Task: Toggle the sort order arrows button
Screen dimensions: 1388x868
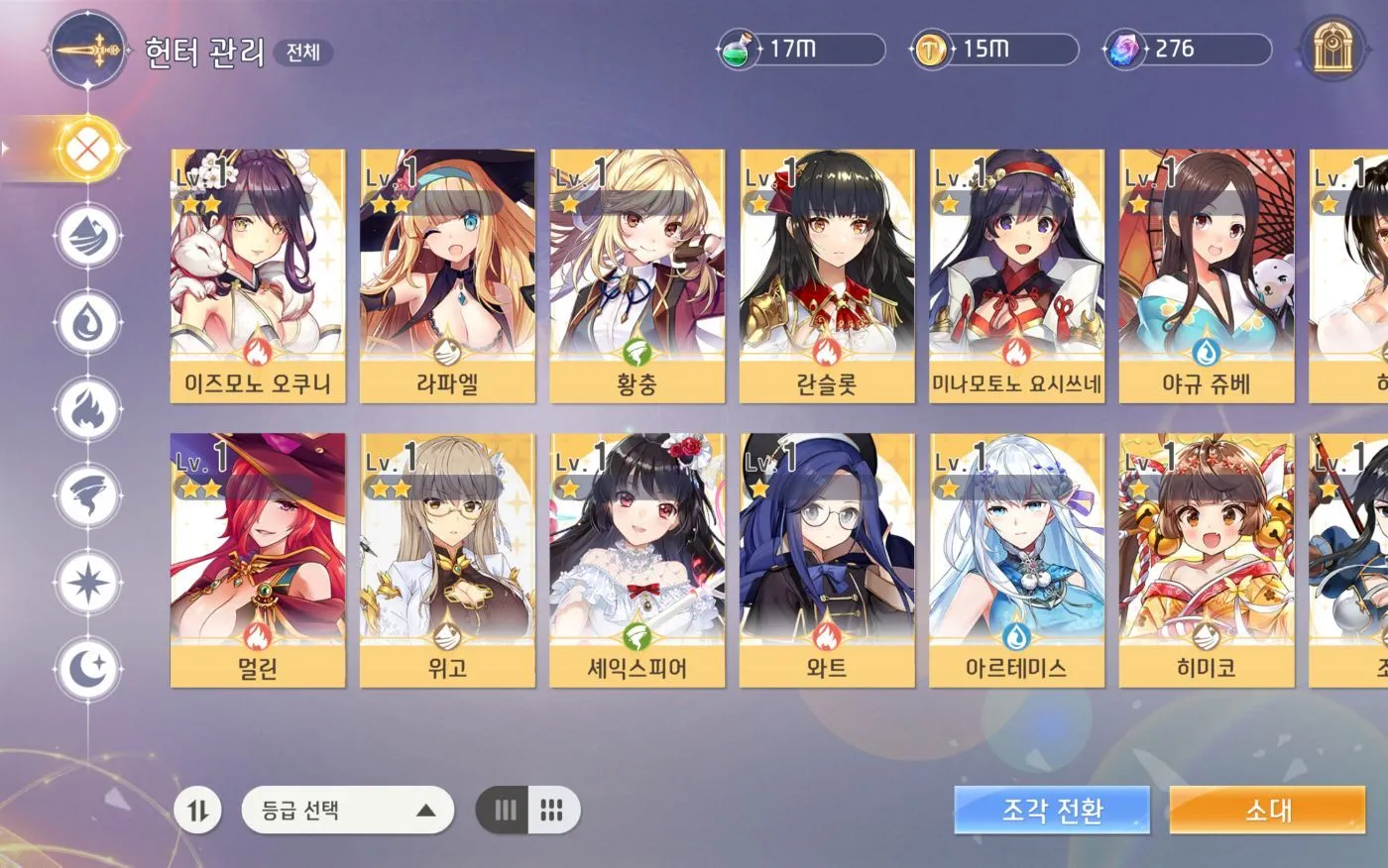Action: 198,811
